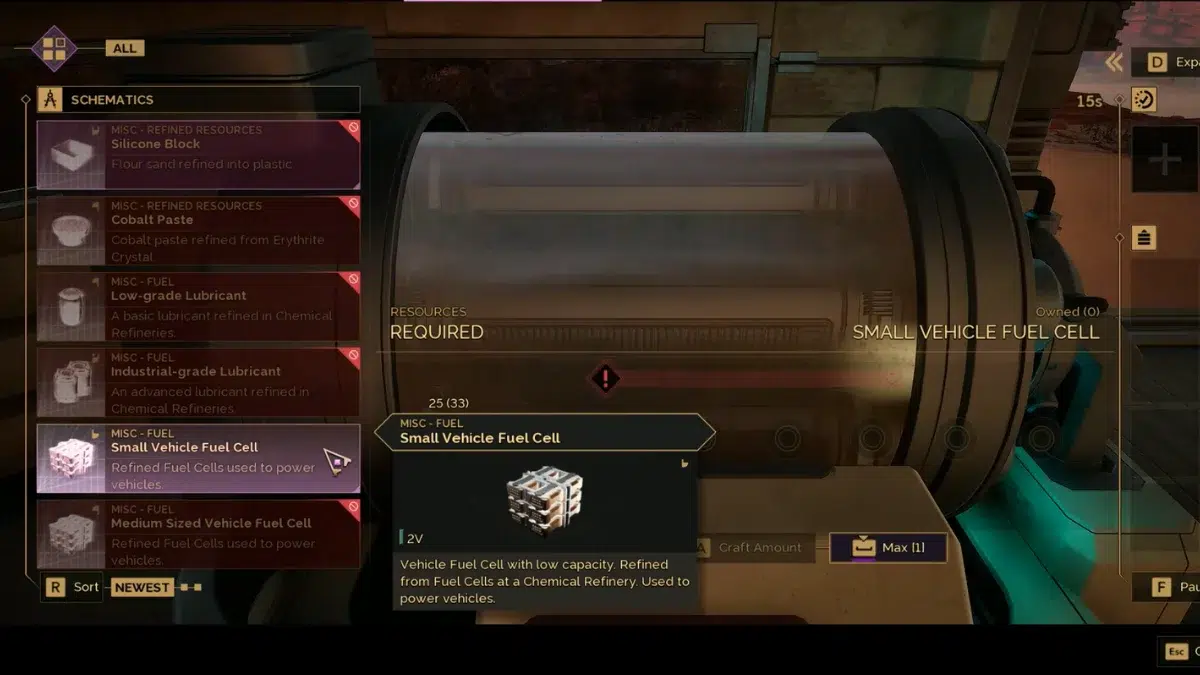Collapse the Schematics list header
Viewport: 1200px width, 675px height.
(x=198, y=100)
